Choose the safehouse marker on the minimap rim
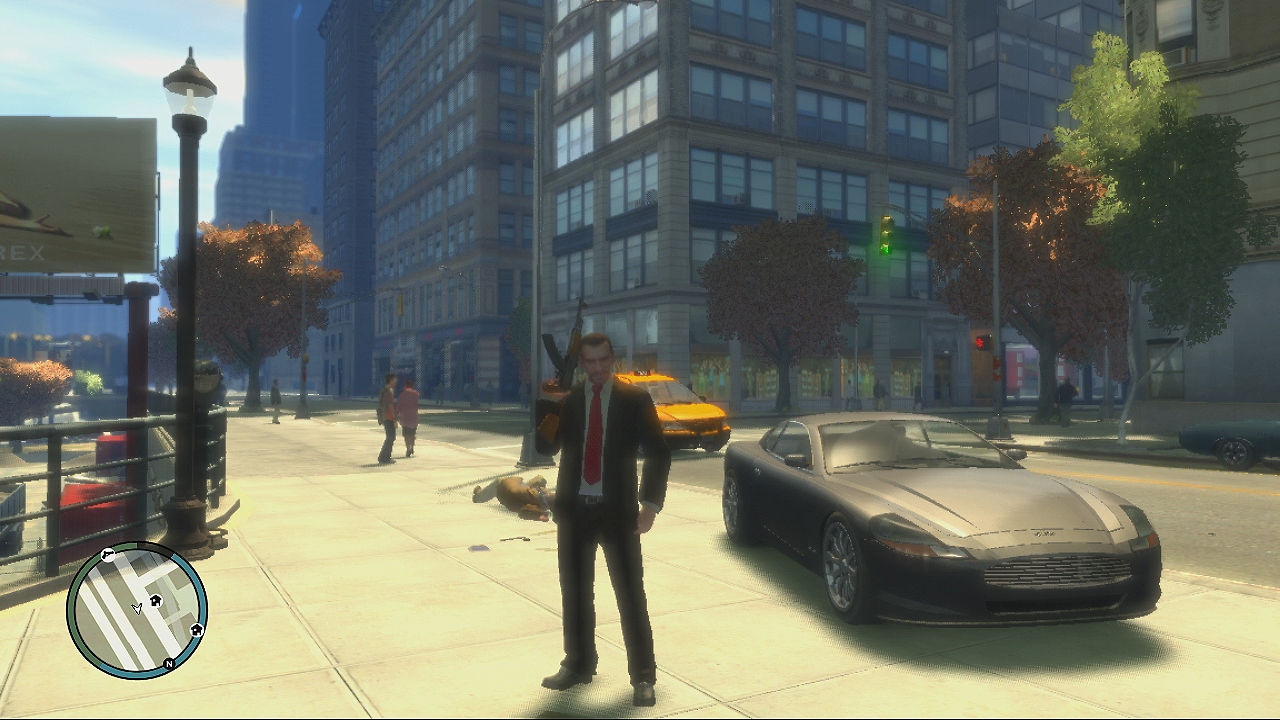The width and height of the screenshot is (1280, 720). coord(196,630)
